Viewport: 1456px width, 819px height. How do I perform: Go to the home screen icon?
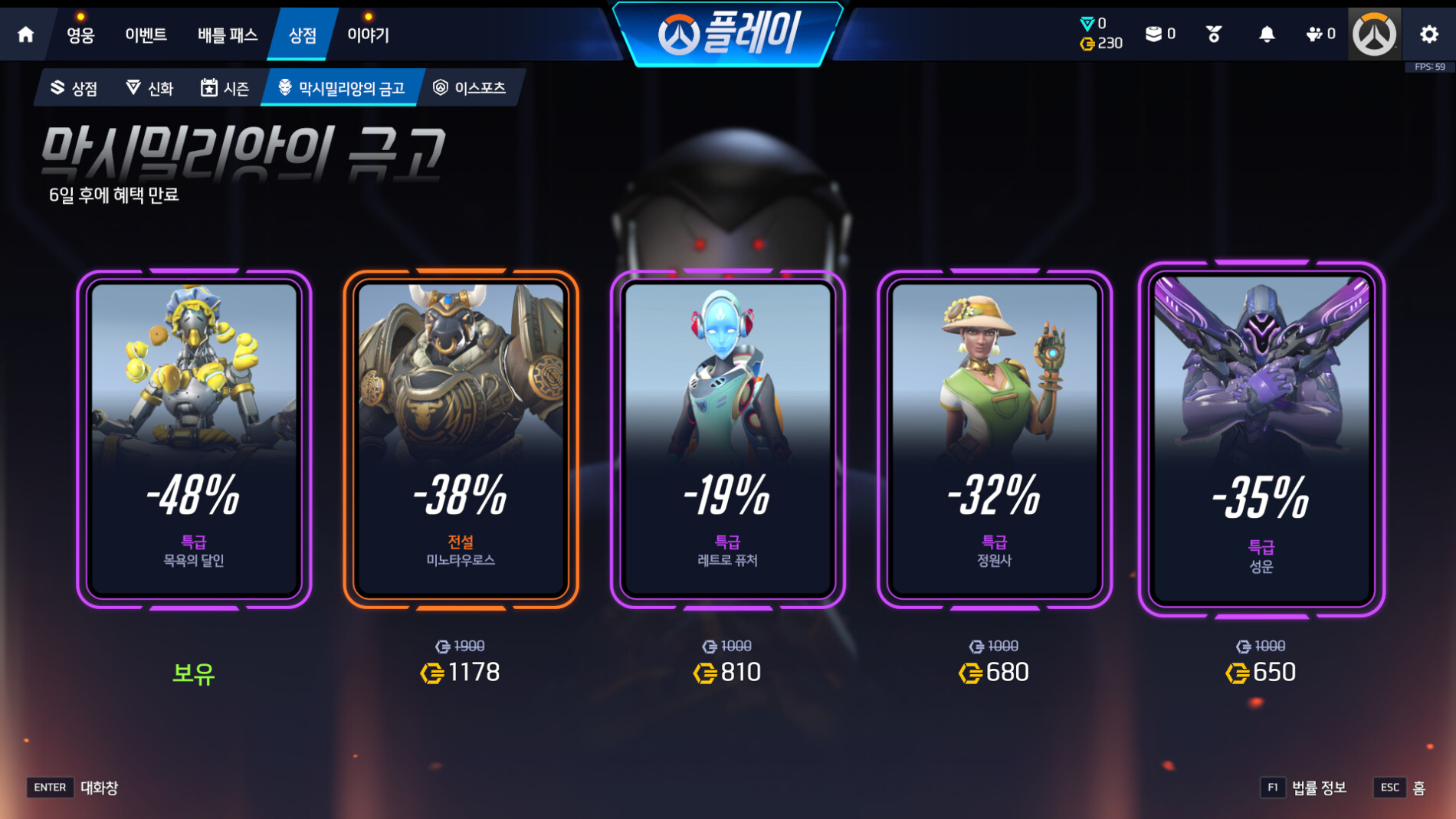25,34
